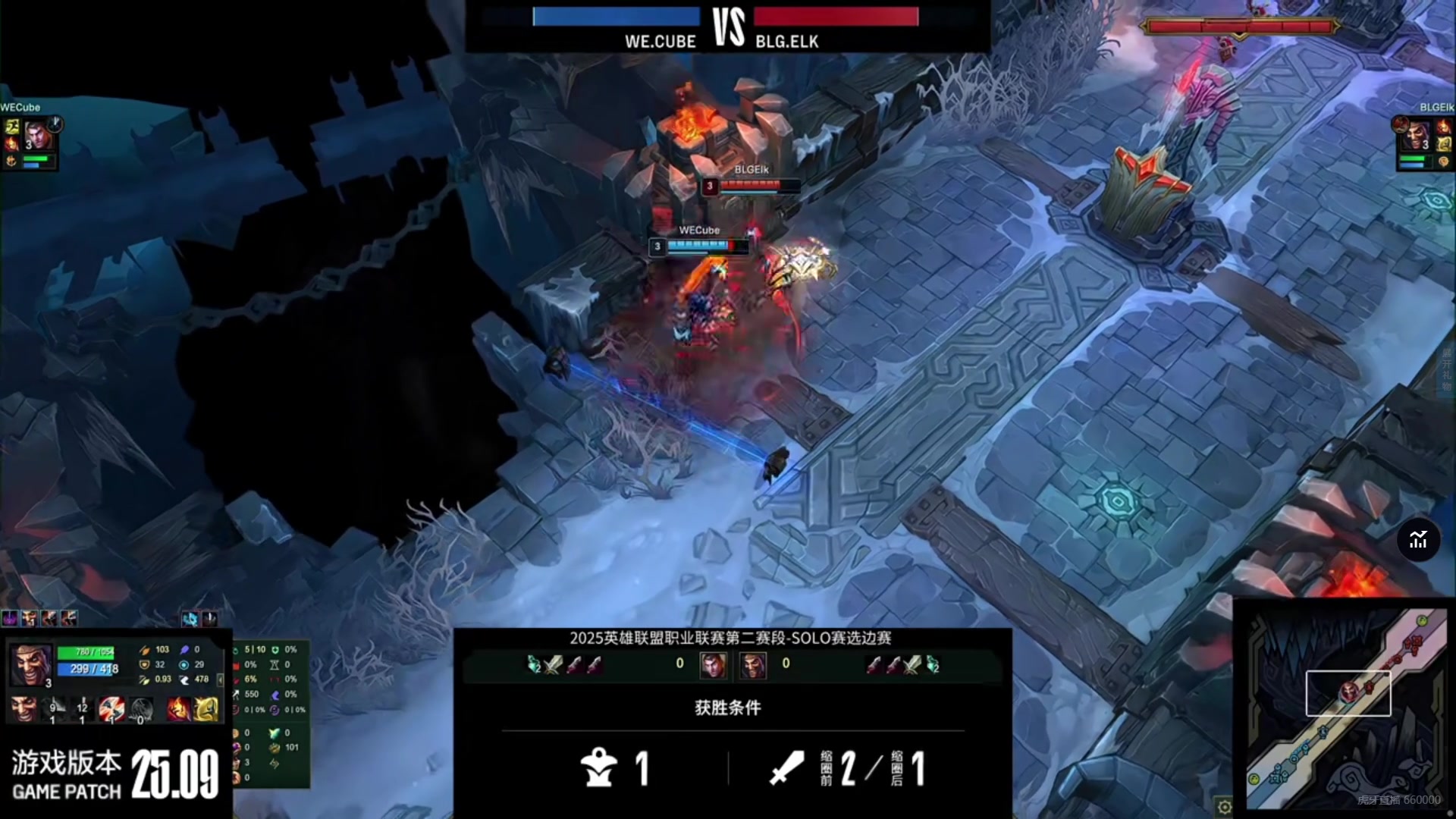Open the settings gear beside the minimap

(x=1223, y=806)
